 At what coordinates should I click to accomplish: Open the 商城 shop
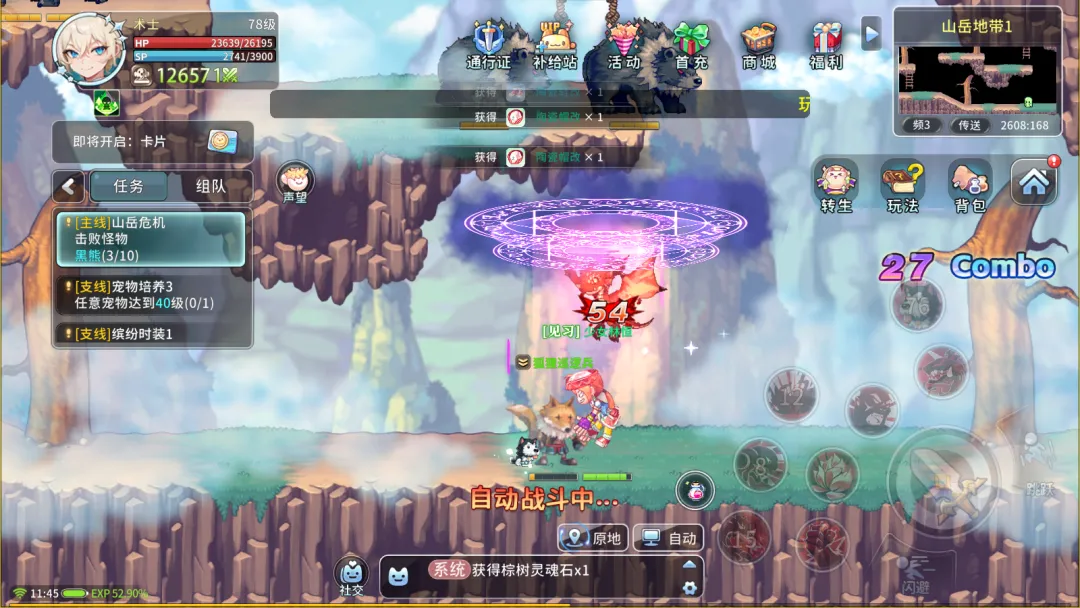759,45
